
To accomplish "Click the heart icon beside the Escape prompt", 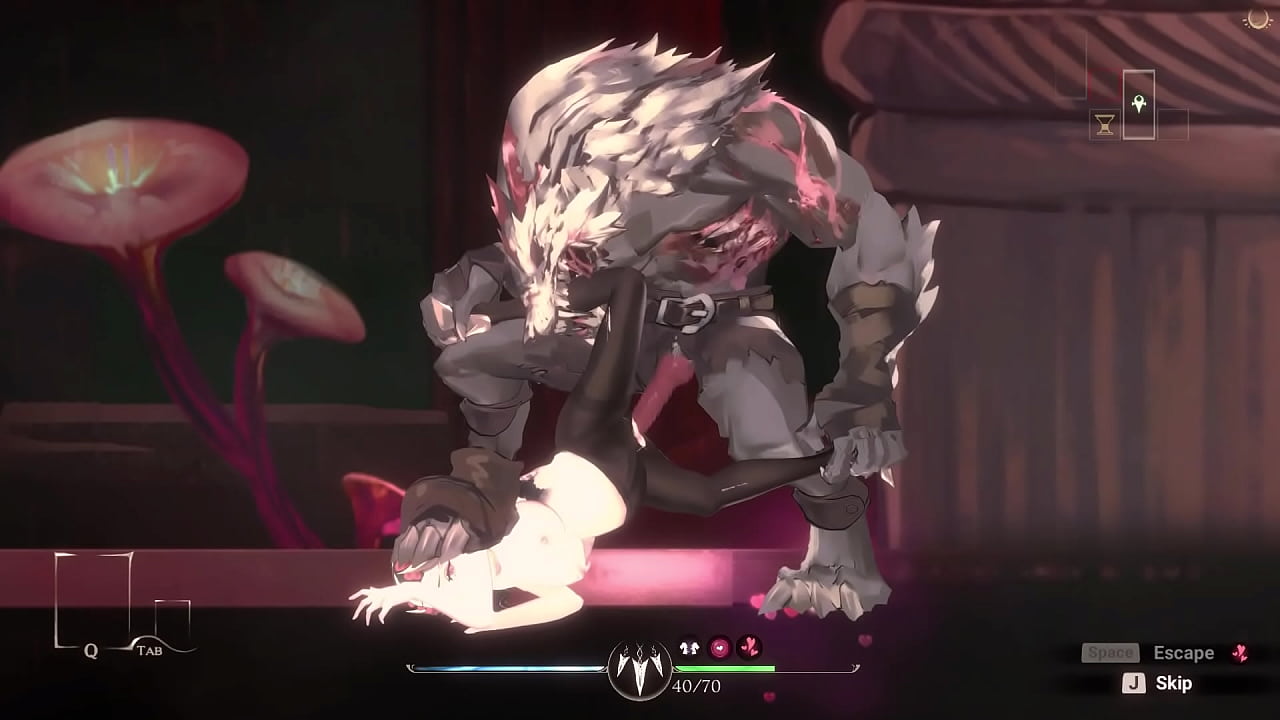I will click(x=1240, y=653).
